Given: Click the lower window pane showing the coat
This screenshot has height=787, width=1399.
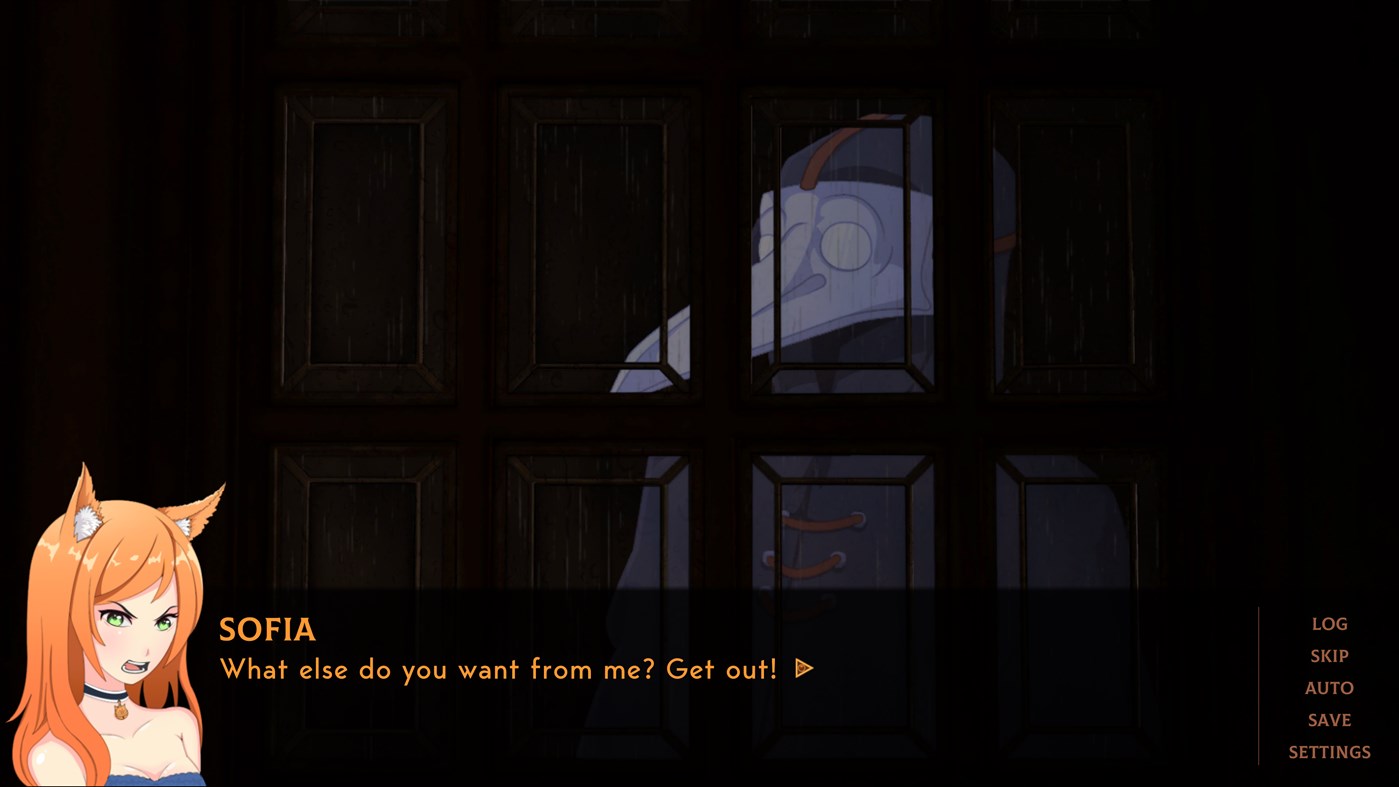Looking at the screenshot, I should [x=820, y=540].
